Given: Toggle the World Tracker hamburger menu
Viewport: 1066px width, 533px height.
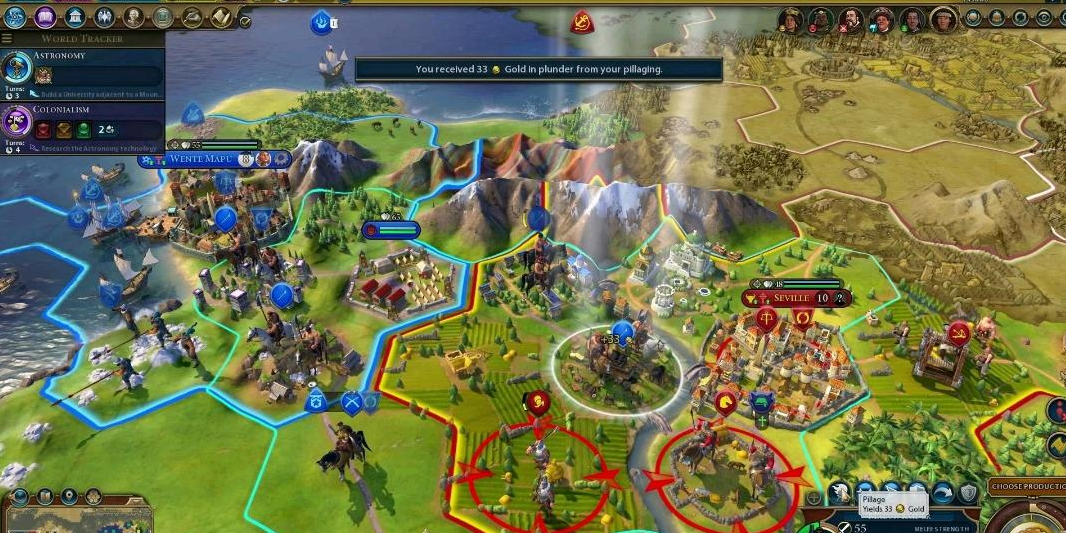Looking at the screenshot, I should pos(7,38).
